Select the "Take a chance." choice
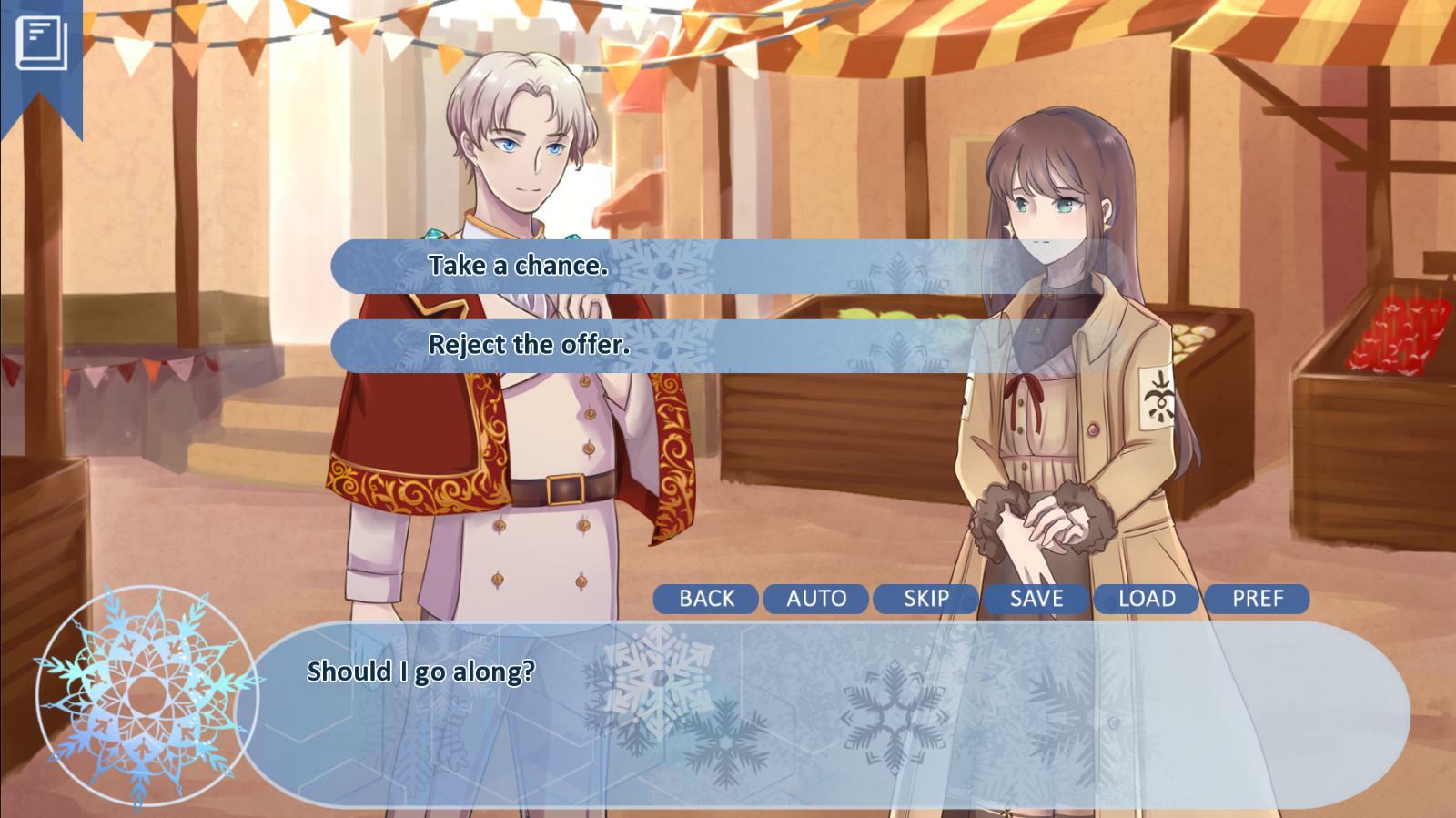The width and height of the screenshot is (1456, 818). pyautogui.click(x=519, y=267)
